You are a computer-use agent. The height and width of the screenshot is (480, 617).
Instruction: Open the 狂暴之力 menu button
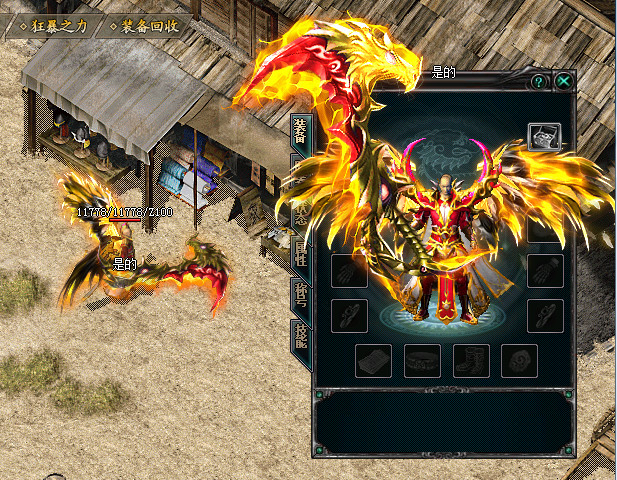click(x=46, y=25)
